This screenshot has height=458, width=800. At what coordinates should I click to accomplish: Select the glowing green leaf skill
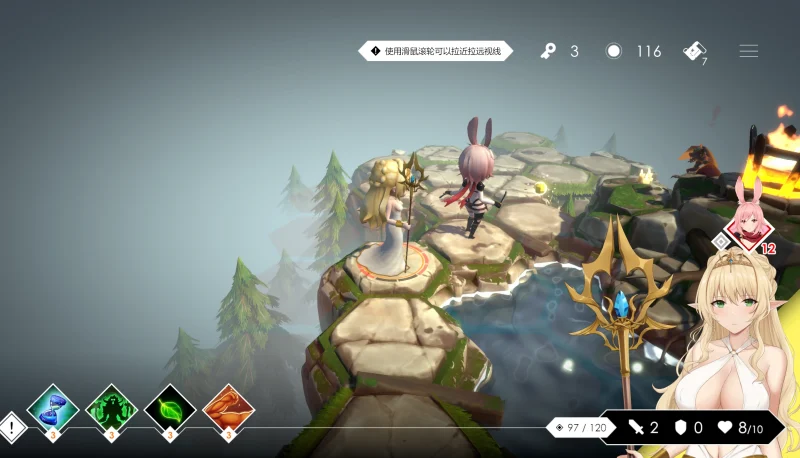[170, 408]
